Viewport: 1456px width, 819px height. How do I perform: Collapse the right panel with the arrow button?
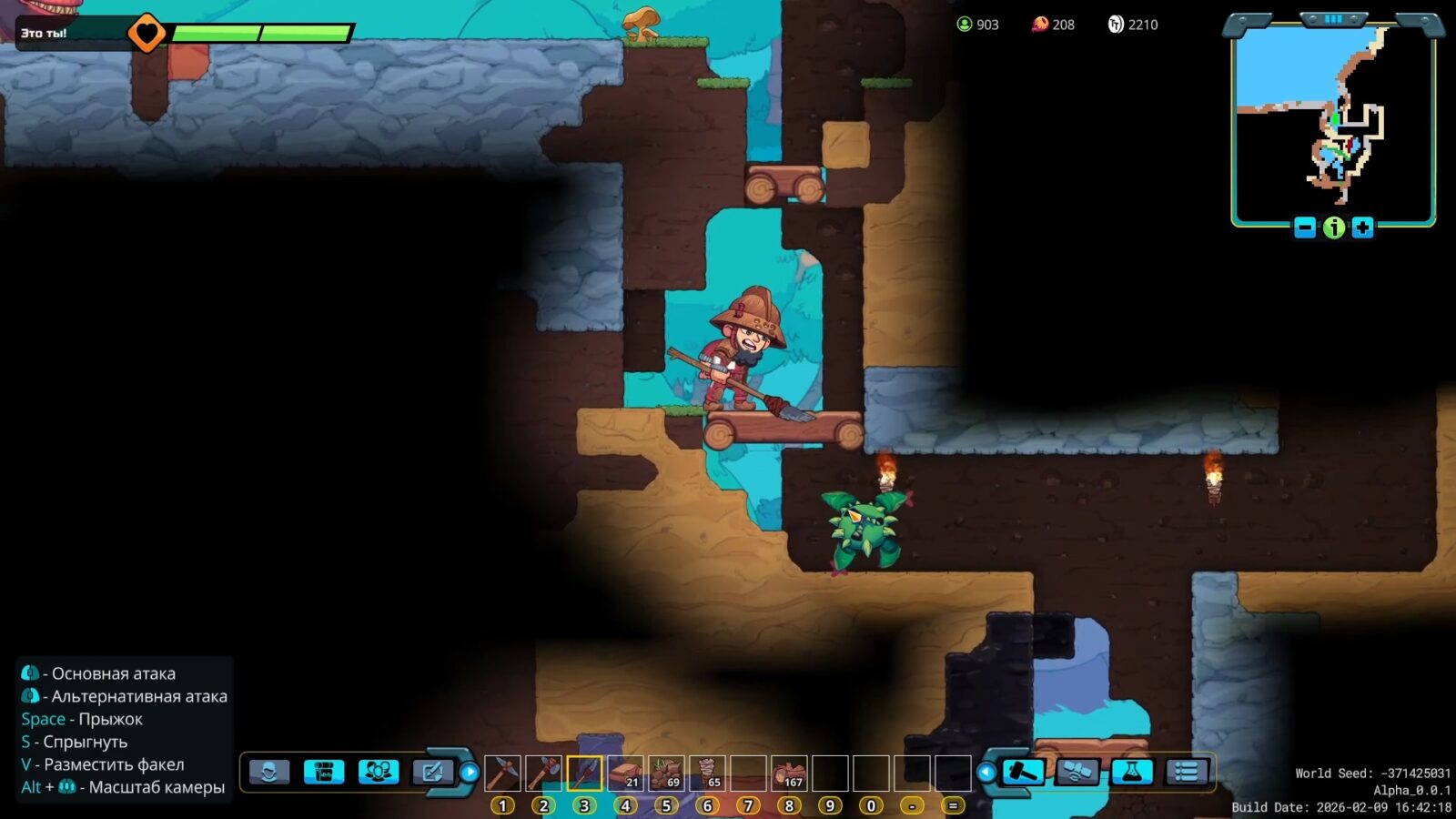click(x=986, y=773)
